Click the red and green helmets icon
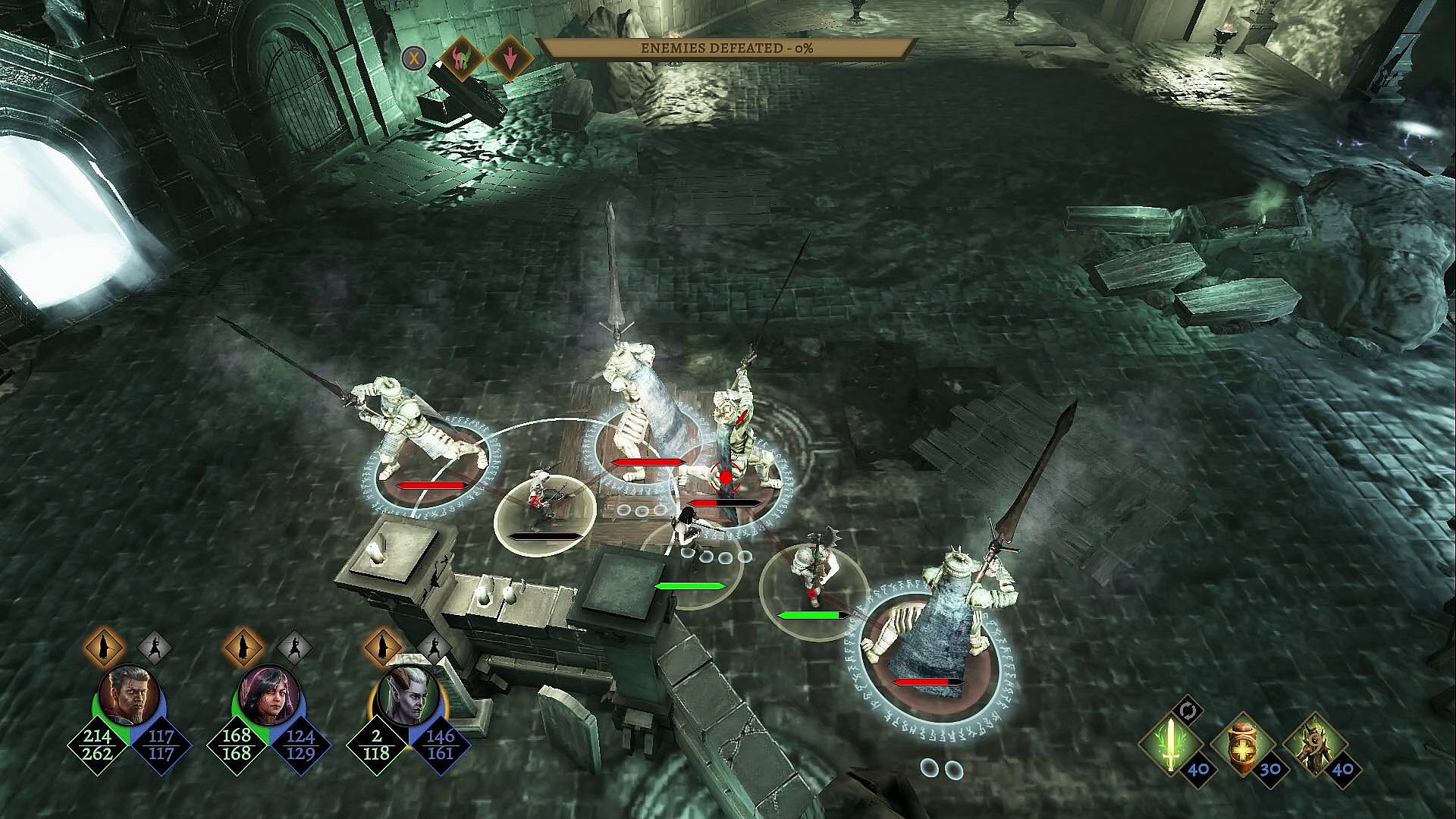Image resolution: width=1456 pixels, height=819 pixels. 460,58
